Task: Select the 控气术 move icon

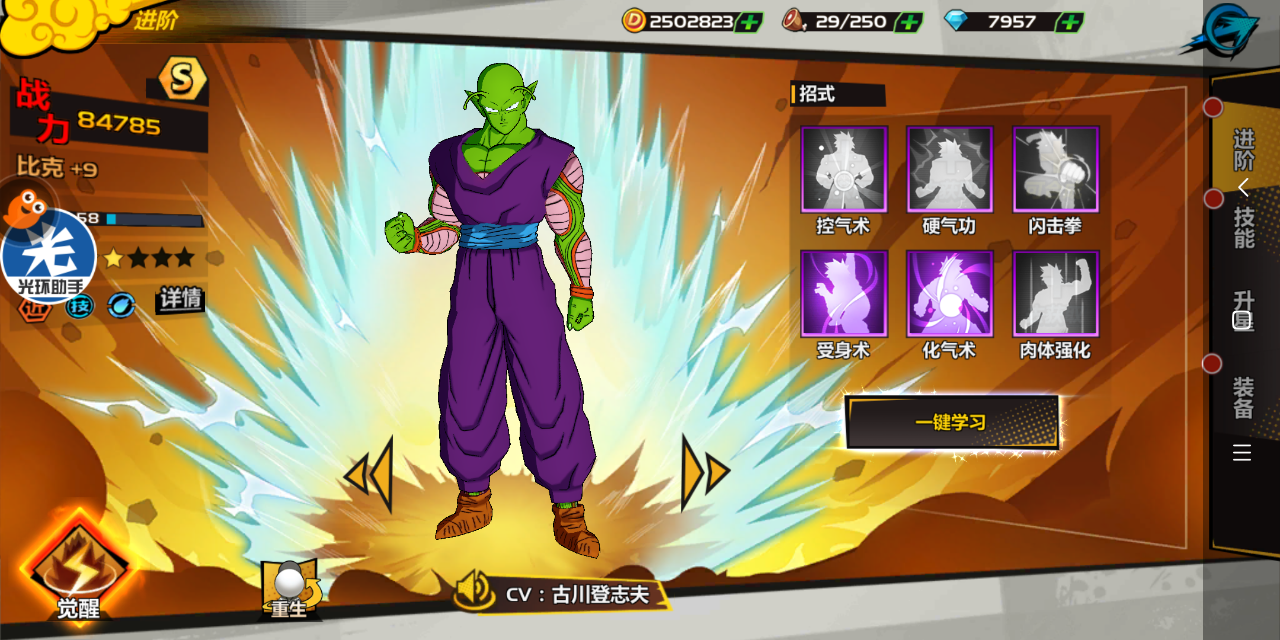Action: click(x=843, y=170)
